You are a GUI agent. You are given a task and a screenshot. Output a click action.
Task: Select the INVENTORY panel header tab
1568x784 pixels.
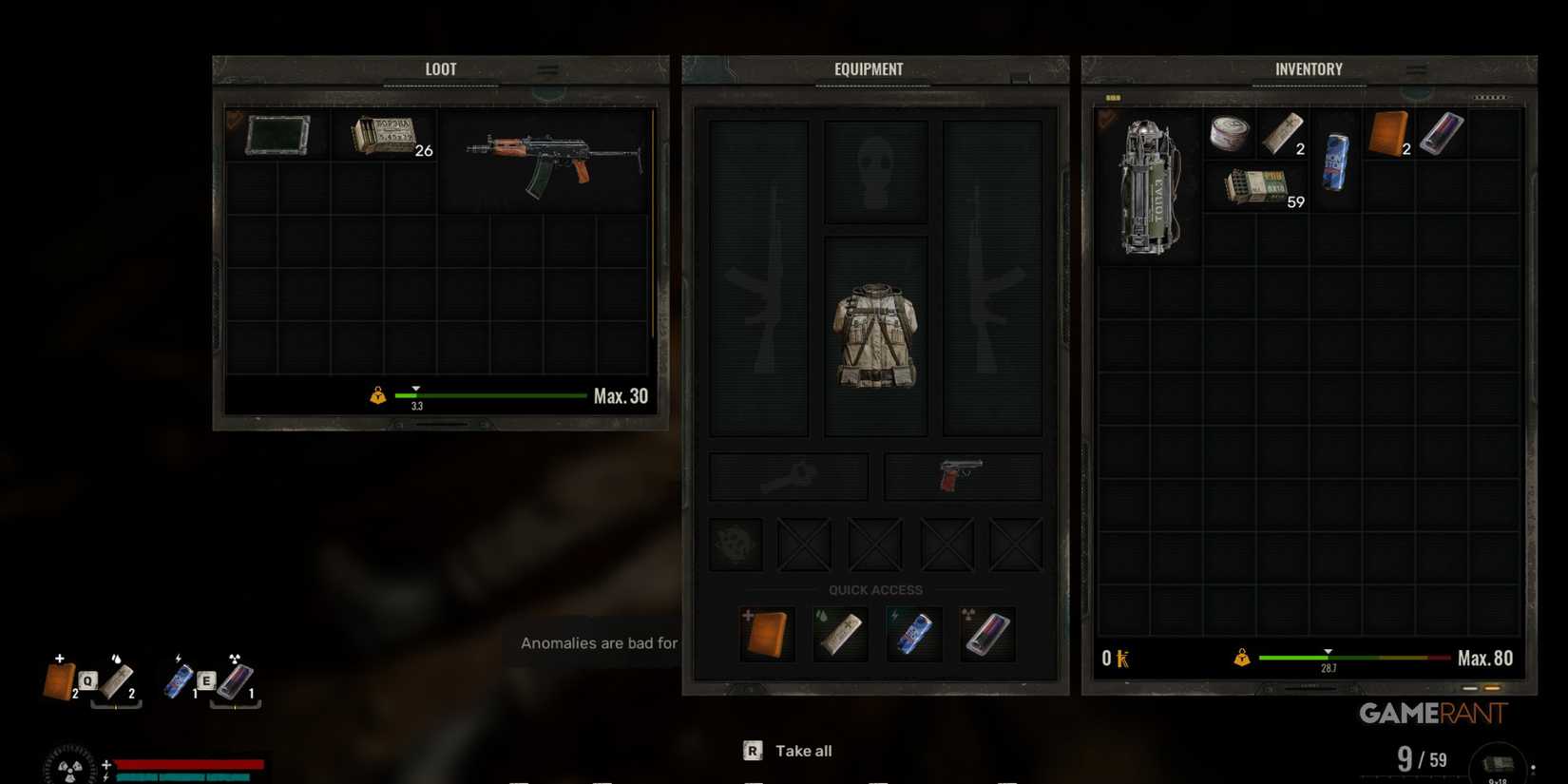pos(1309,67)
